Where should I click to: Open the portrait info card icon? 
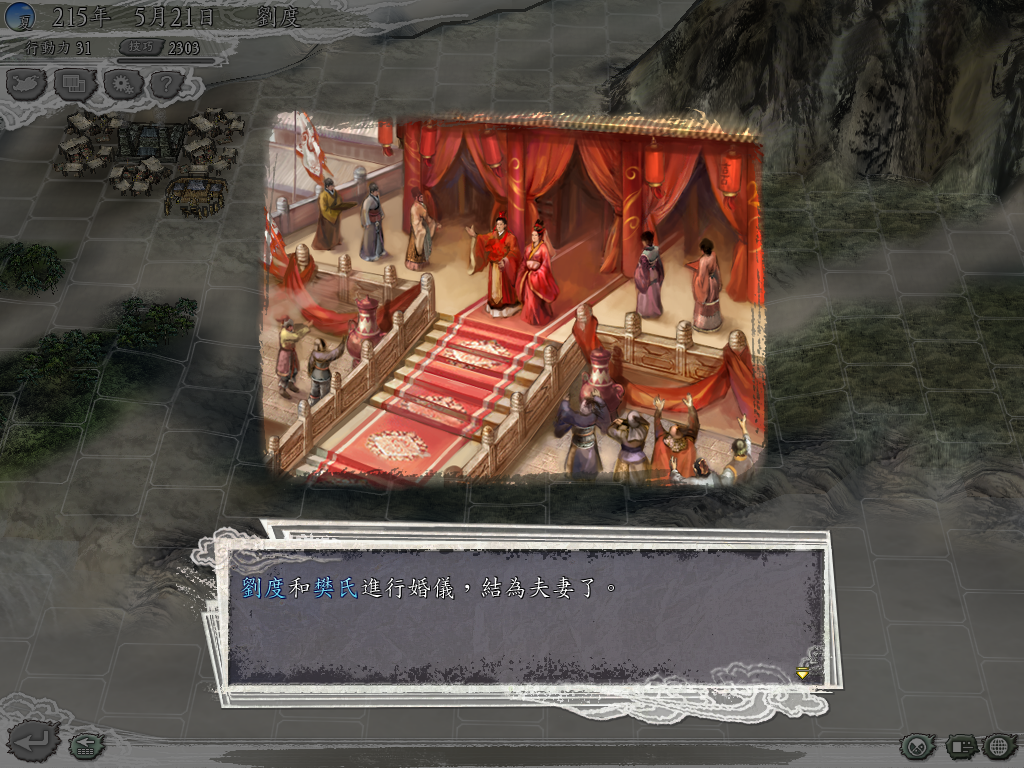tap(961, 746)
